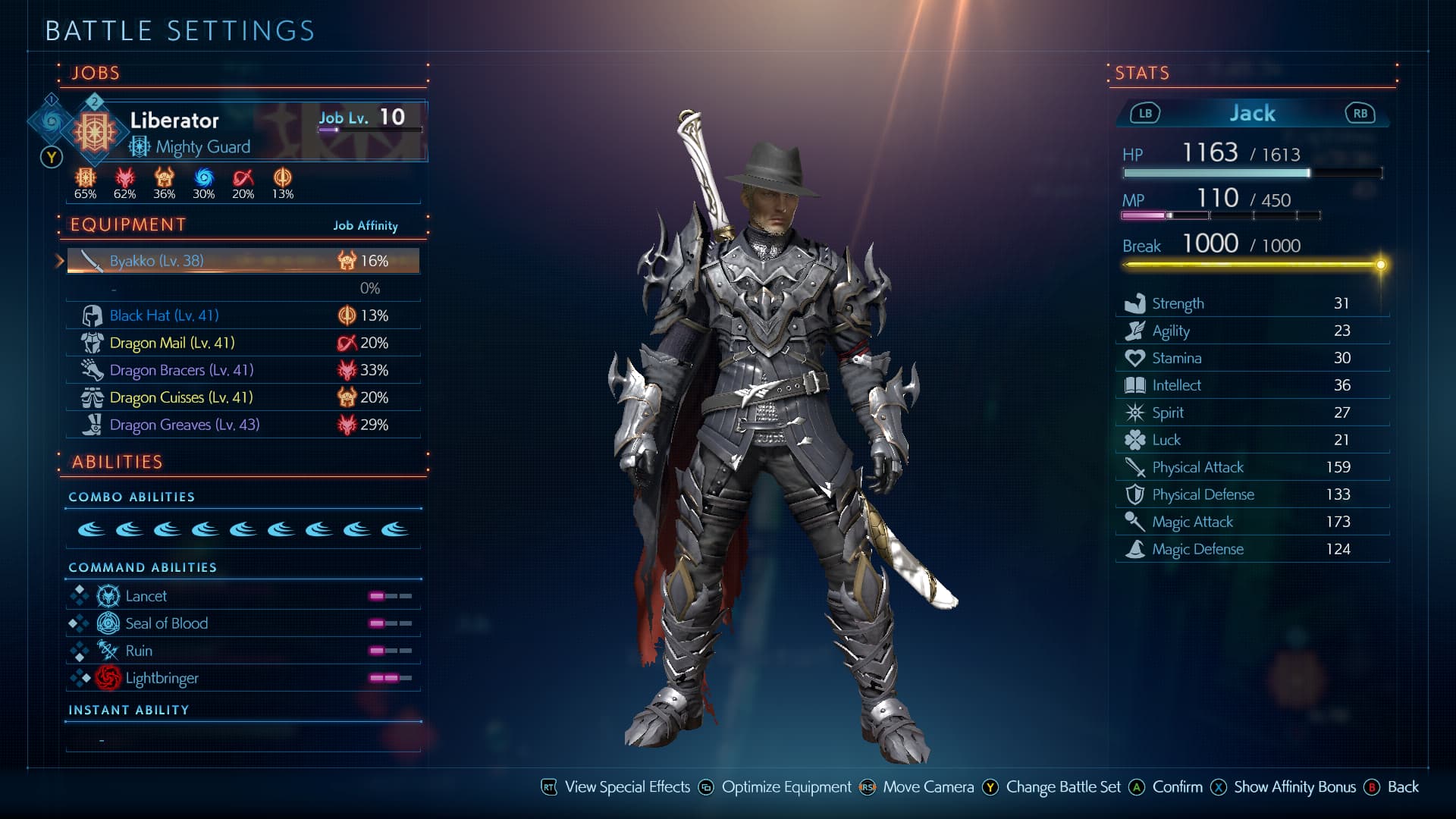Open the Combo Abilities row
This screenshot has height=819, width=1456.
pyautogui.click(x=243, y=529)
